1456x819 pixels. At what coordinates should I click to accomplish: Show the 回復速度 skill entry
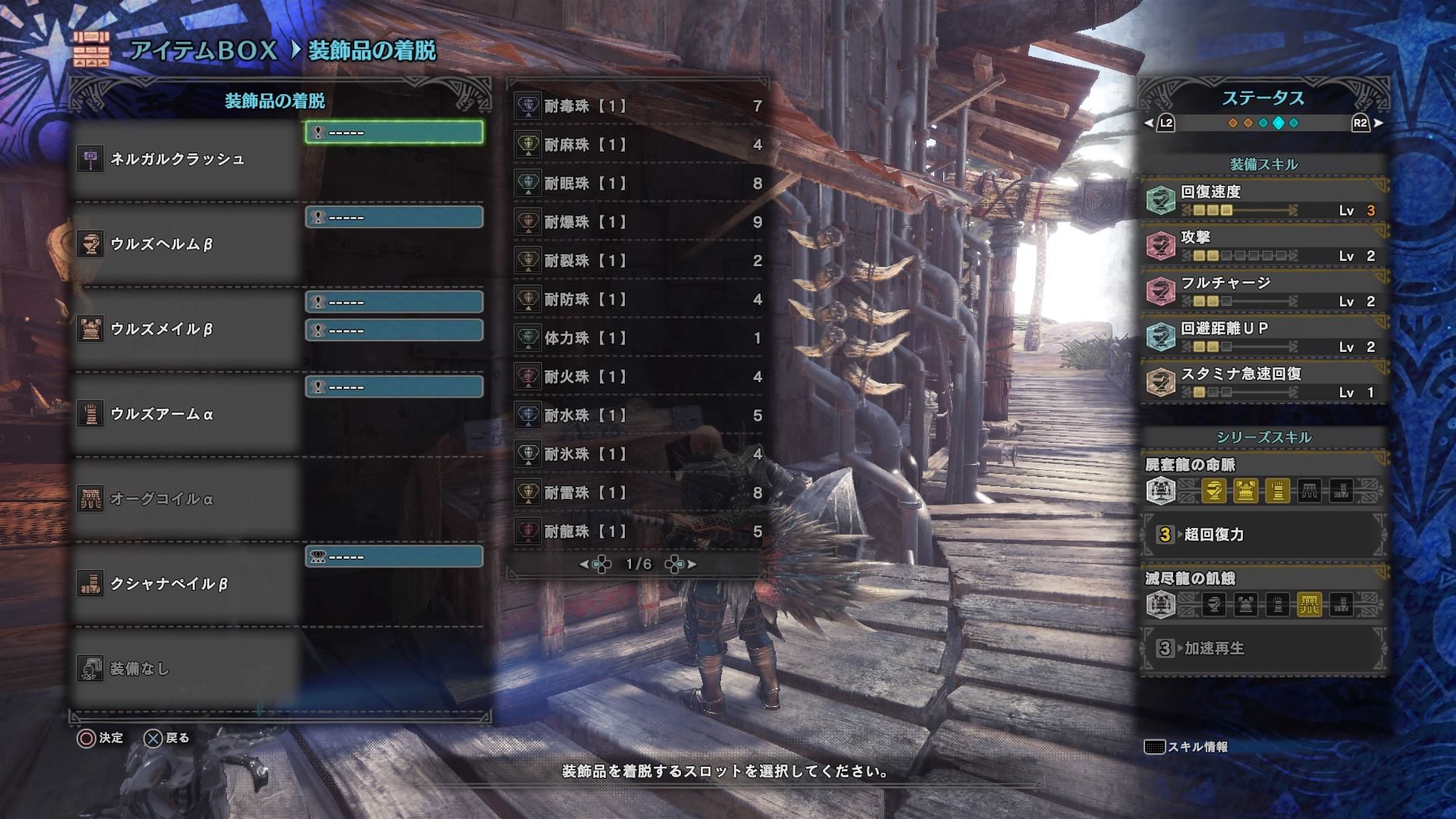pos(1263,200)
